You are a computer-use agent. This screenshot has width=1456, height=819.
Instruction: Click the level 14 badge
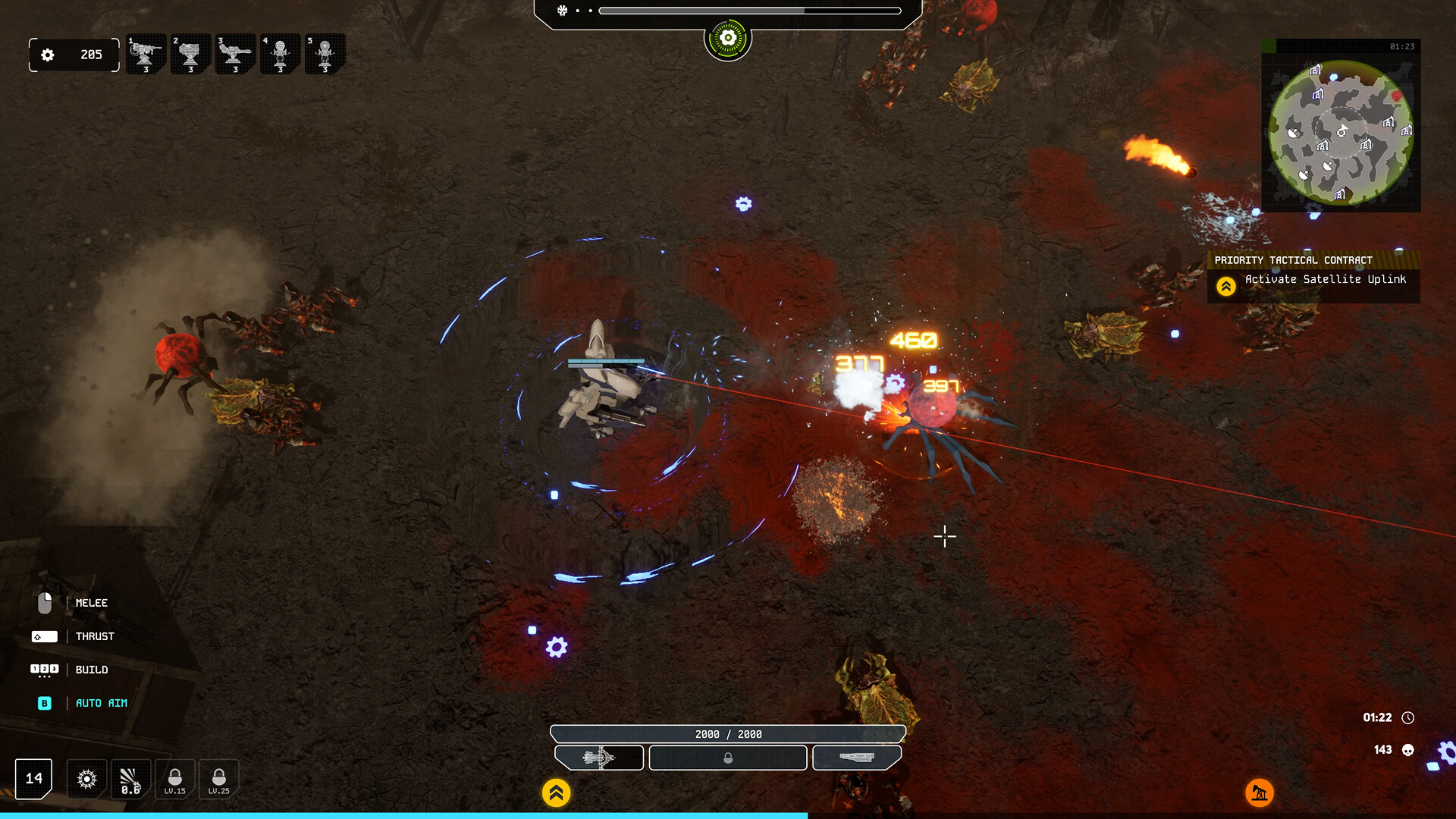tap(32, 778)
